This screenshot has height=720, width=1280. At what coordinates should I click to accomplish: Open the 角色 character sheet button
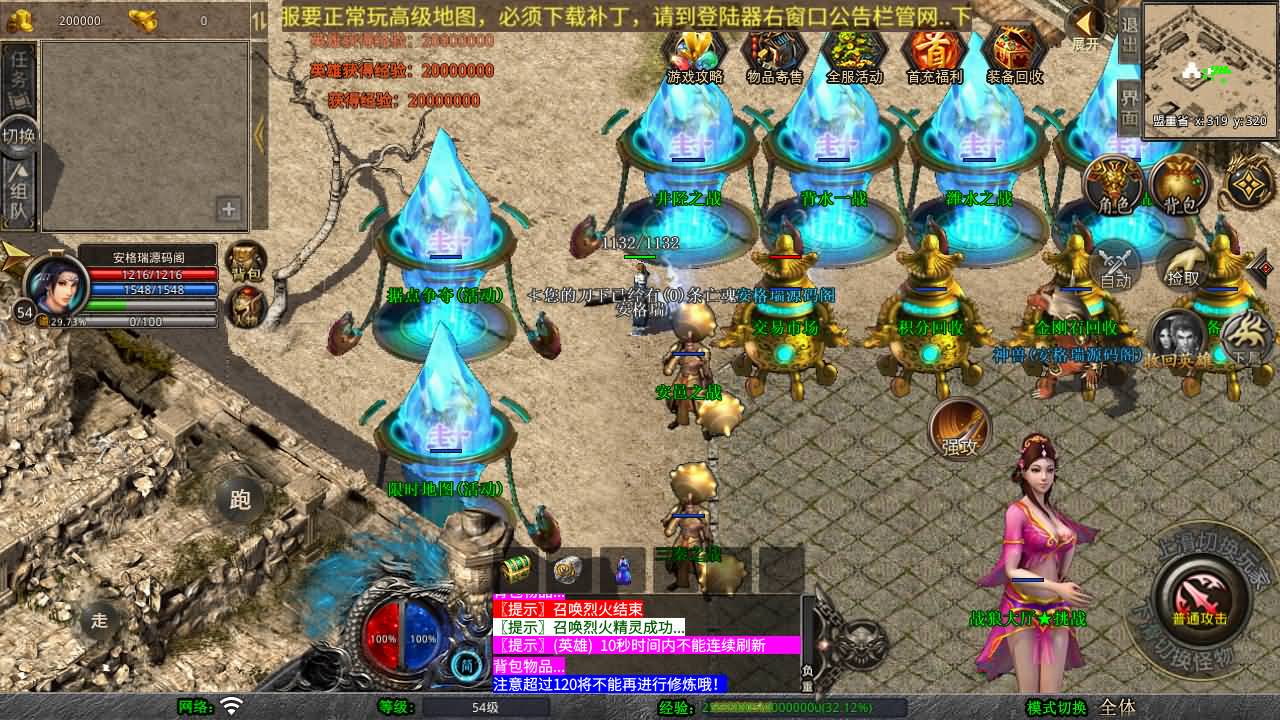click(1114, 185)
